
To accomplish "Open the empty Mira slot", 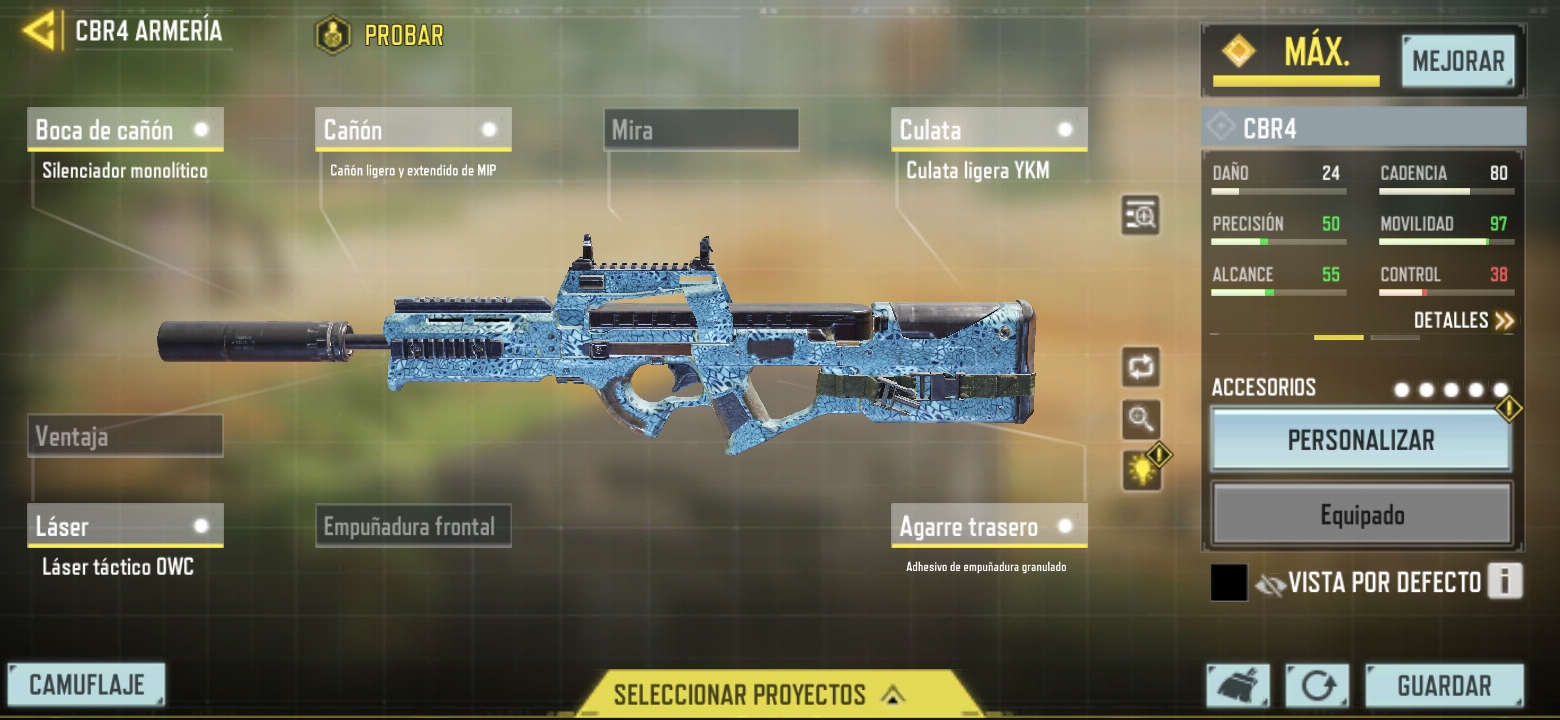I will tap(701, 130).
